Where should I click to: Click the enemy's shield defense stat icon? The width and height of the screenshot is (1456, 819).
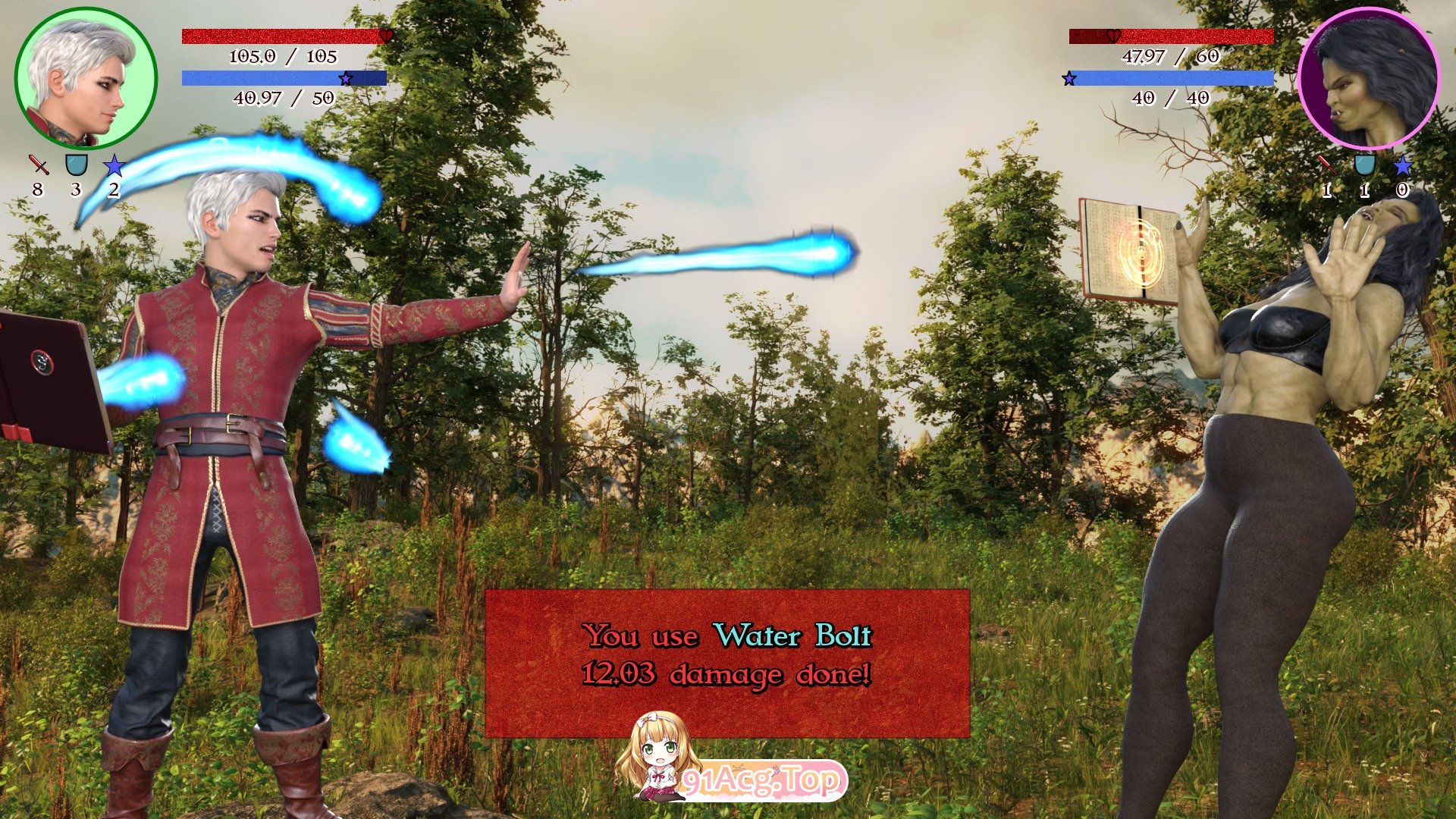click(1364, 165)
